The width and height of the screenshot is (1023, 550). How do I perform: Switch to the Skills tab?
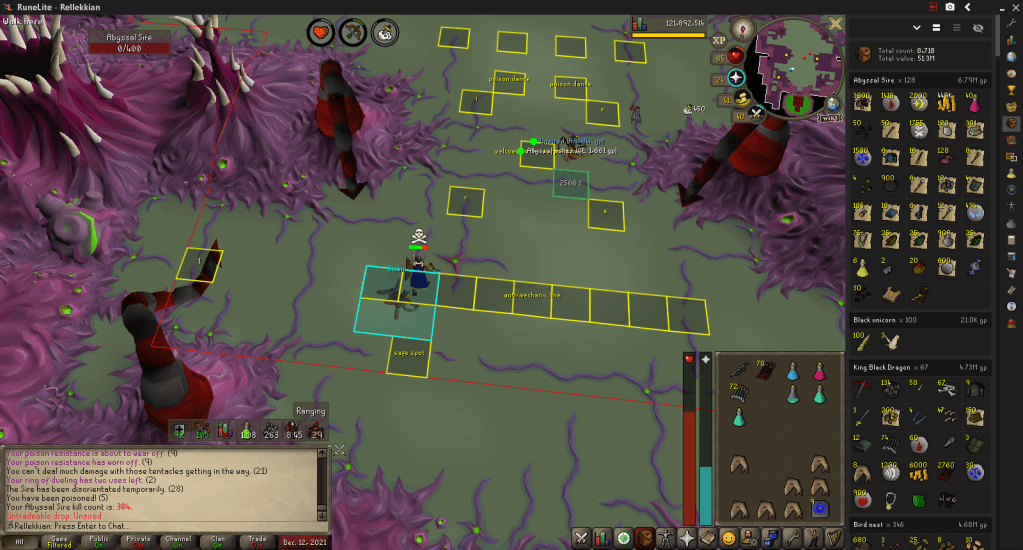tap(602, 538)
